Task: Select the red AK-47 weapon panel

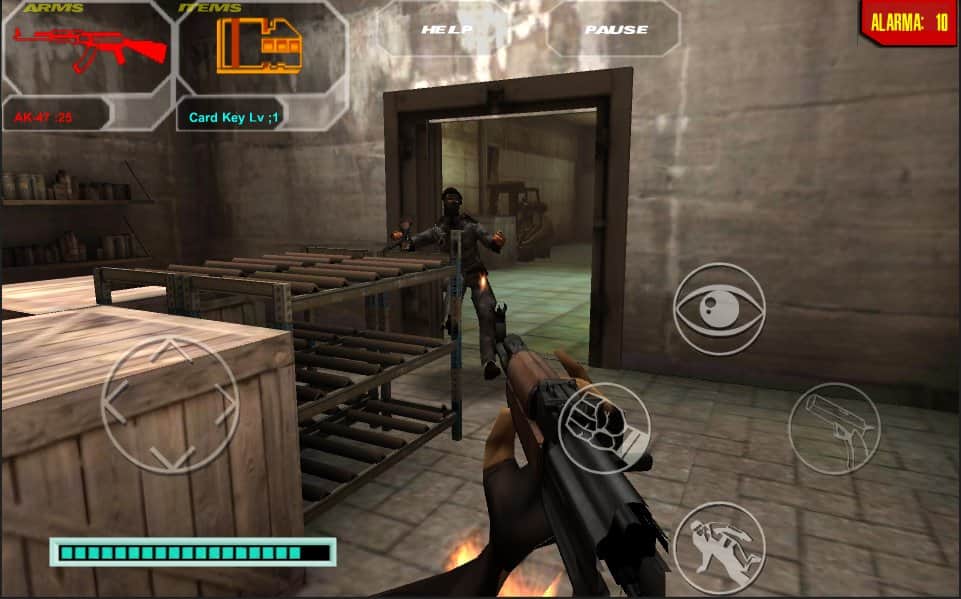Action: coord(88,46)
